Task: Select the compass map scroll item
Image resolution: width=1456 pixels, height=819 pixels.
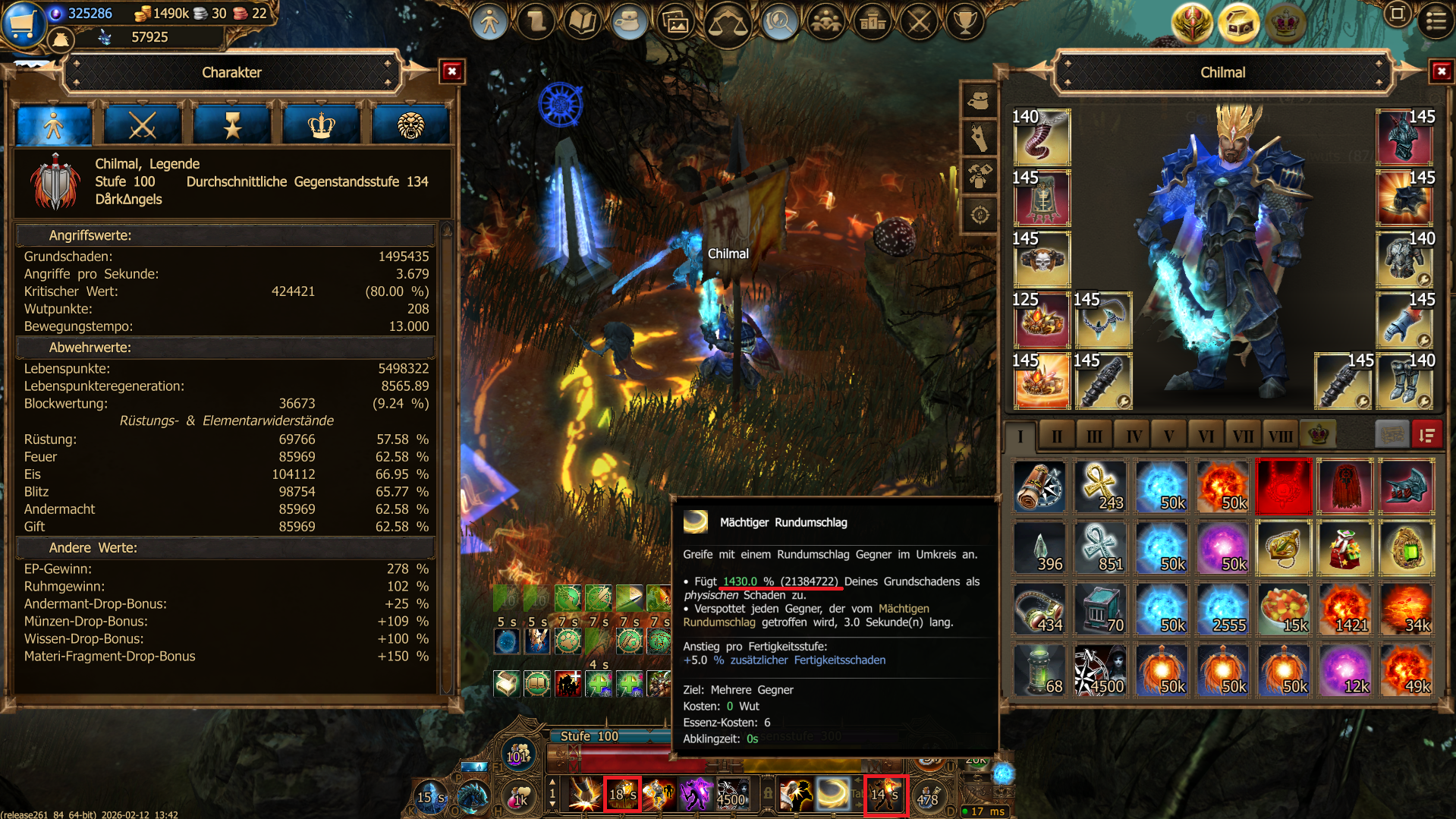Action: (x=1039, y=487)
